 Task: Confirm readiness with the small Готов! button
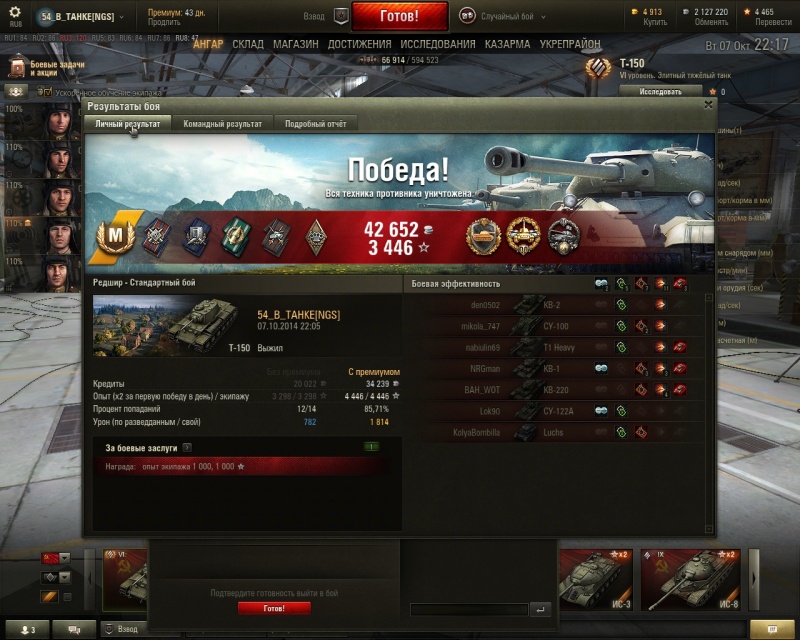click(274, 608)
